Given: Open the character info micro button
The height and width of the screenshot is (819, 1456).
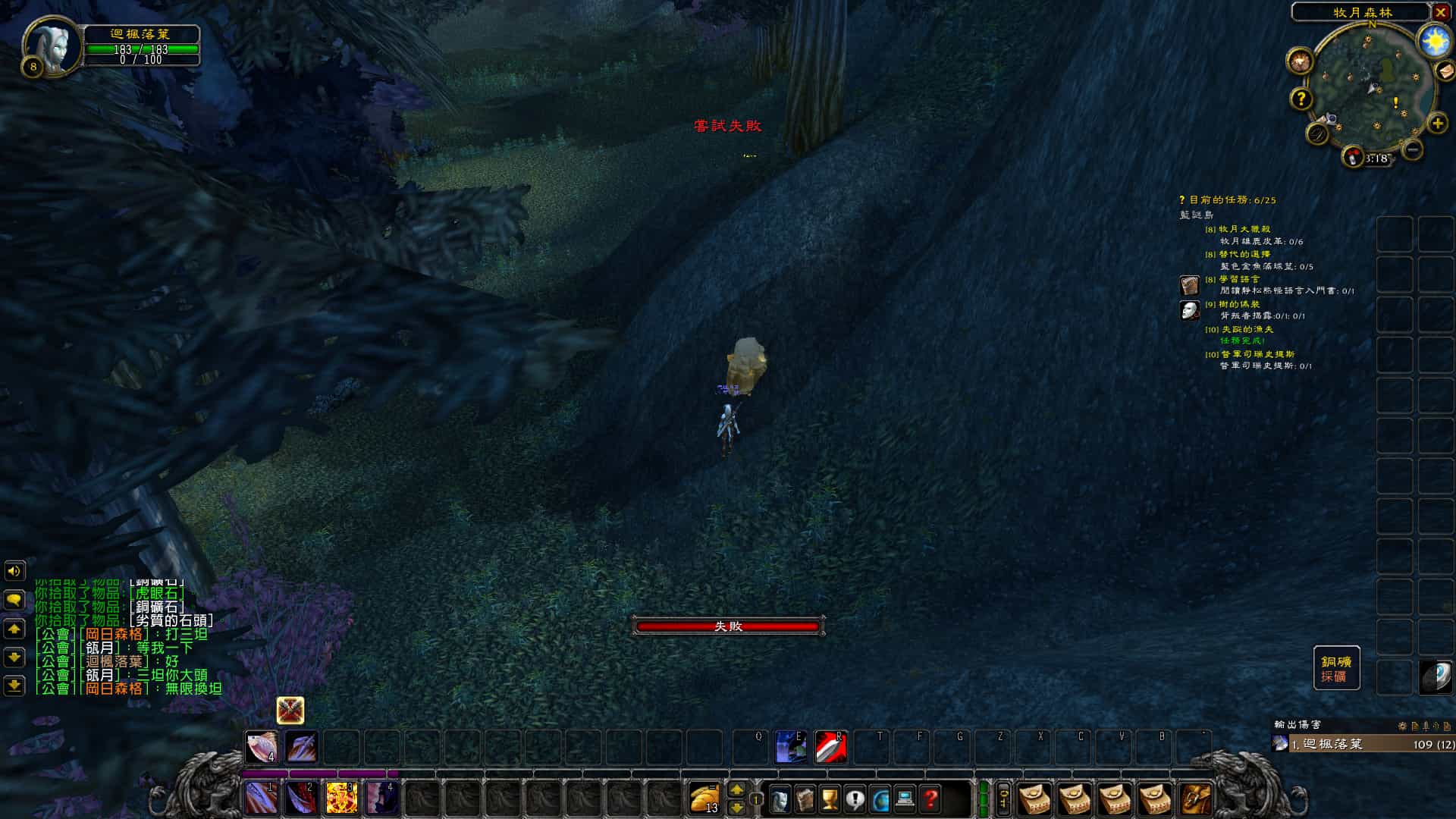Looking at the screenshot, I should pyautogui.click(x=780, y=799).
